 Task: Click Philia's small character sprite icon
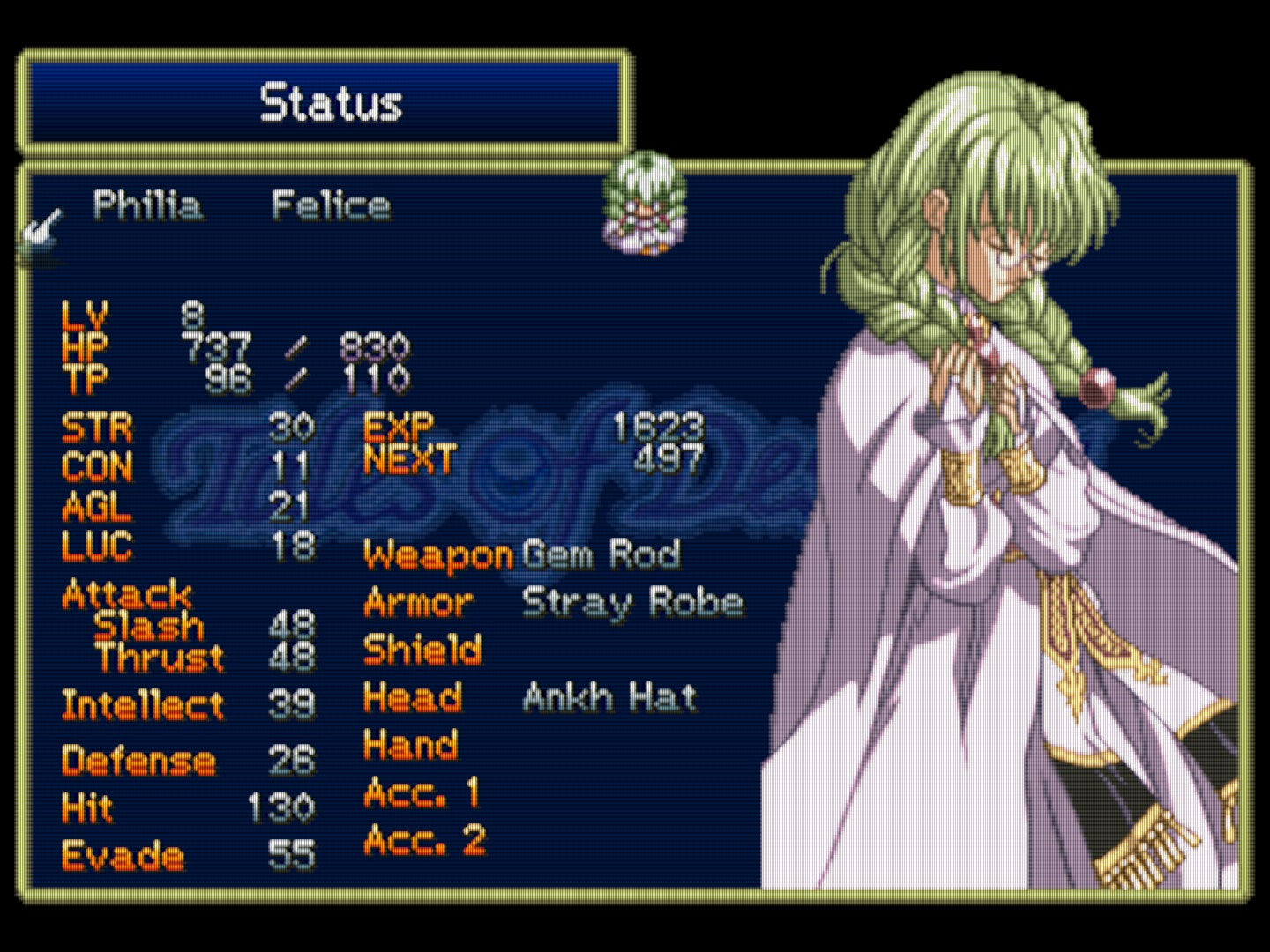point(645,205)
